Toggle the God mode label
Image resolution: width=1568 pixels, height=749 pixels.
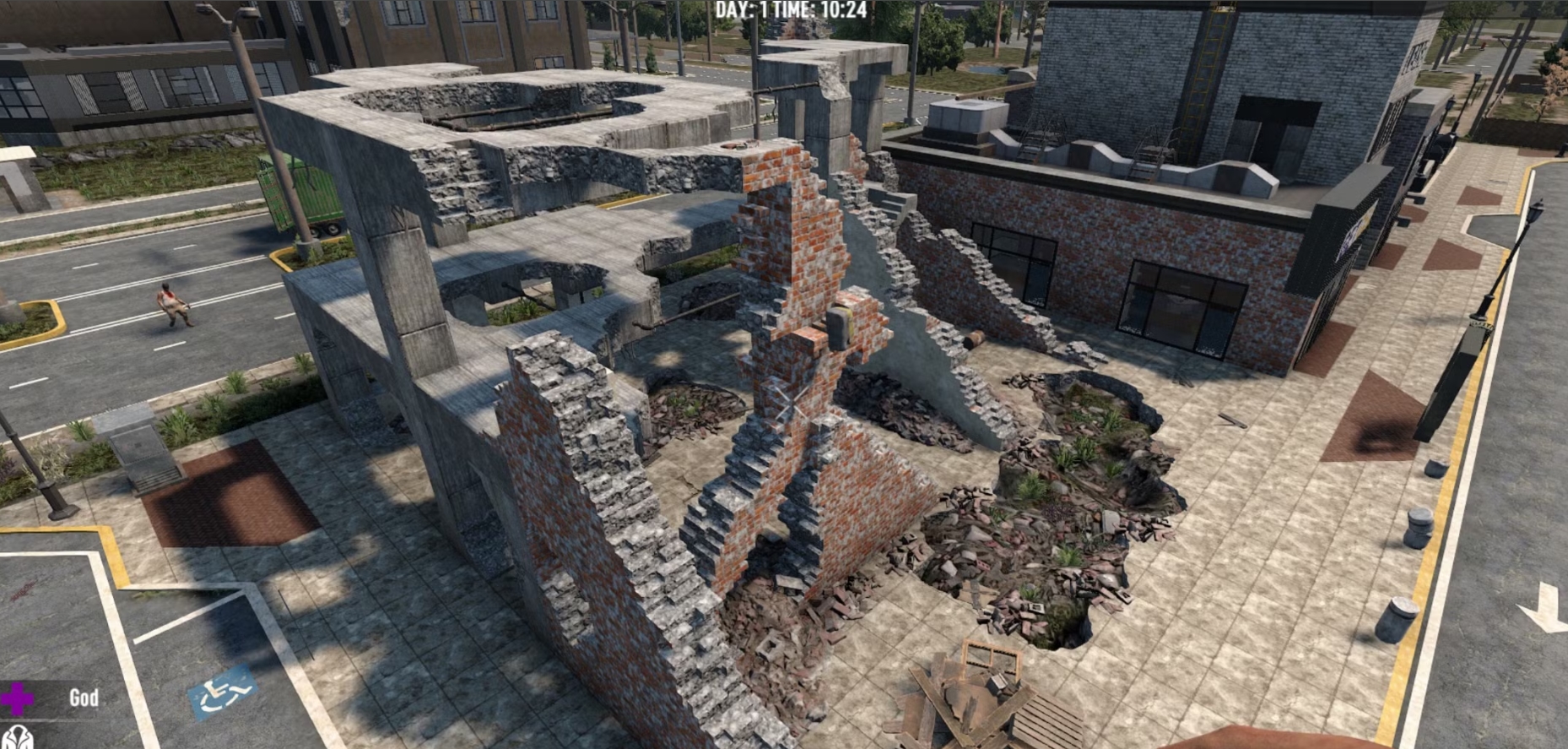click(x=84, y=698)
